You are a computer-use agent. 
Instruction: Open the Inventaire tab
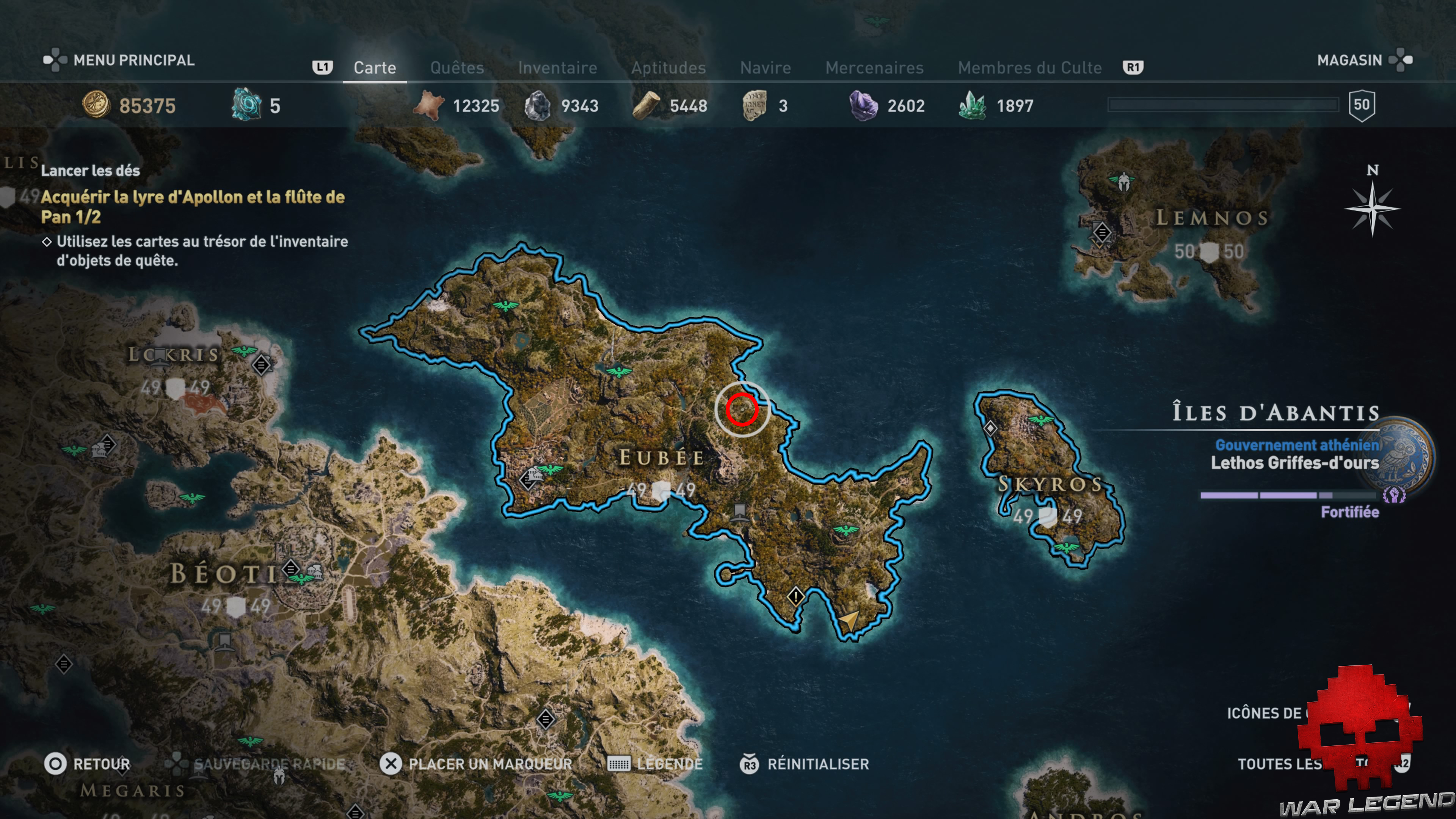pos(557,68)
